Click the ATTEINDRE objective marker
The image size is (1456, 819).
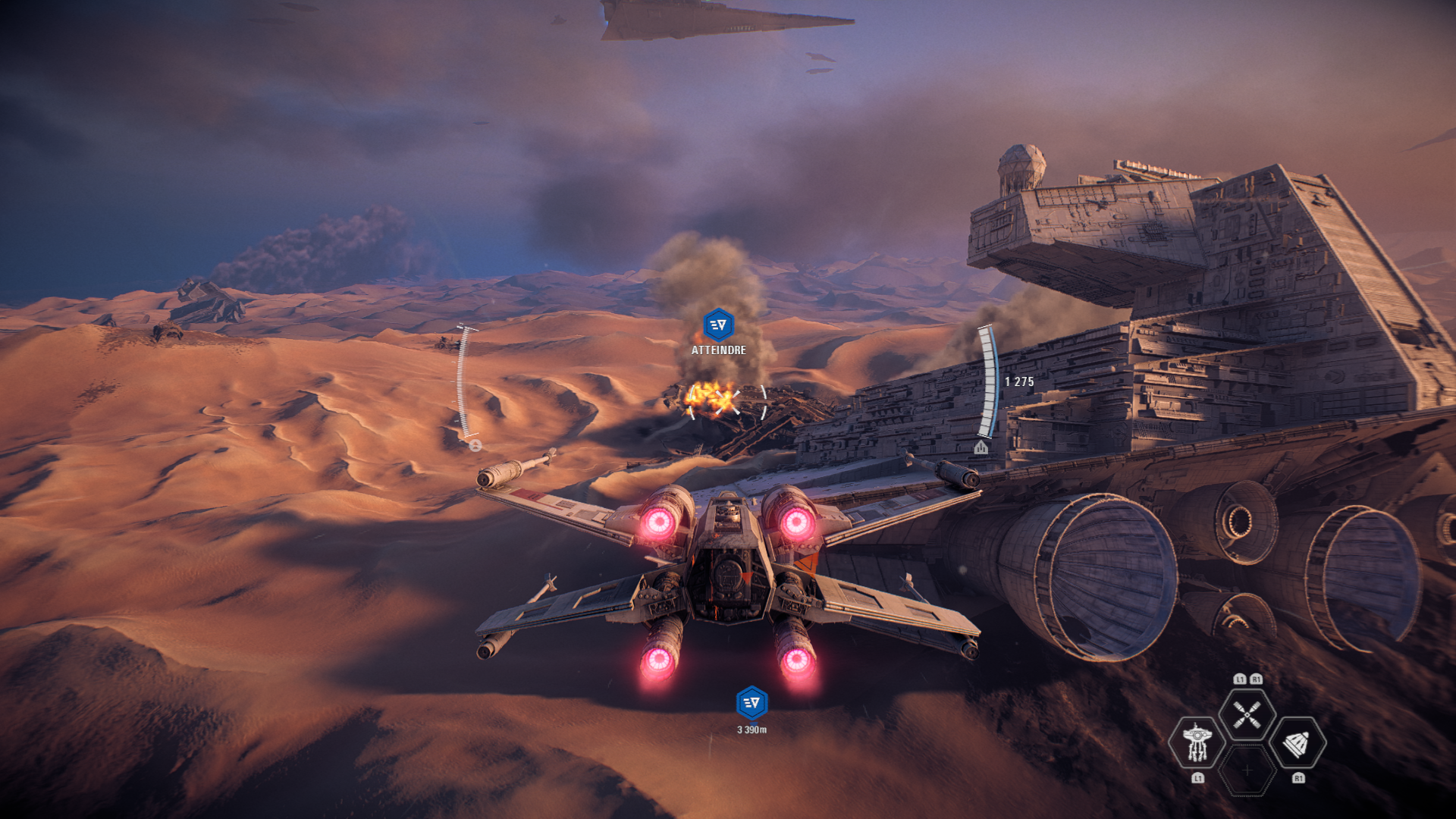[718, 325]
